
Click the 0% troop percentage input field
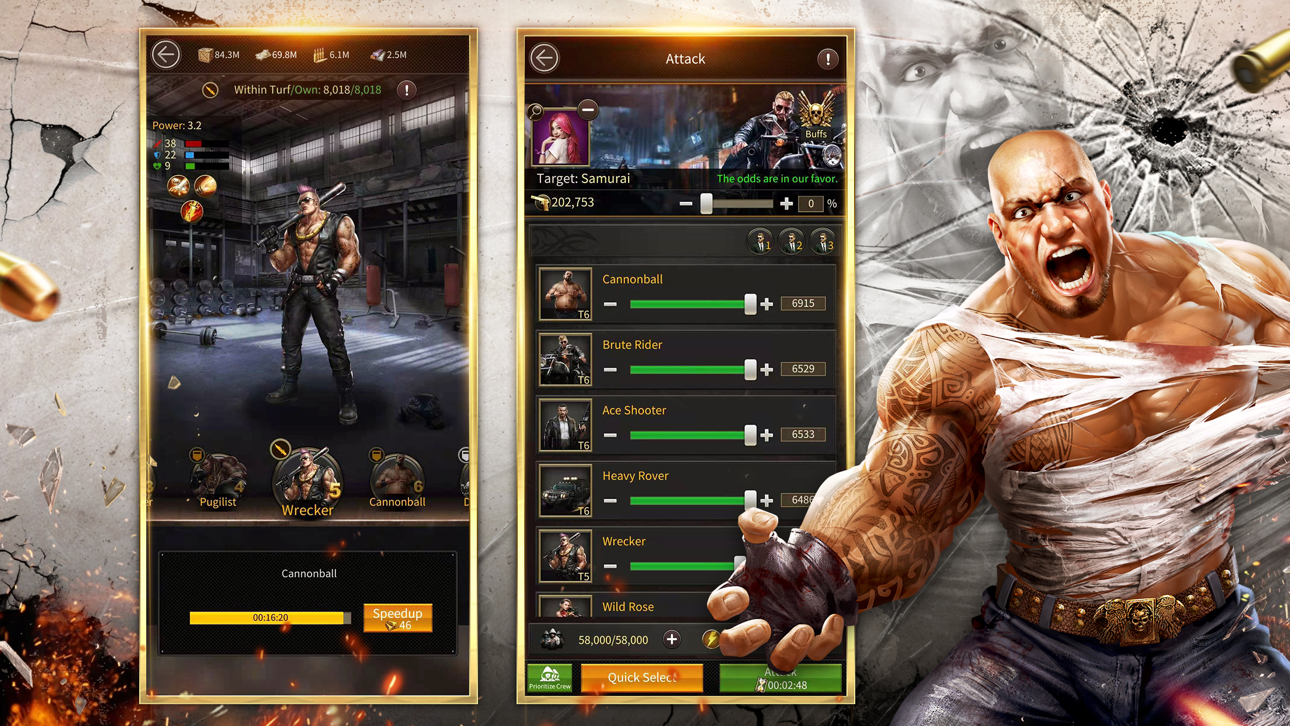810,203
